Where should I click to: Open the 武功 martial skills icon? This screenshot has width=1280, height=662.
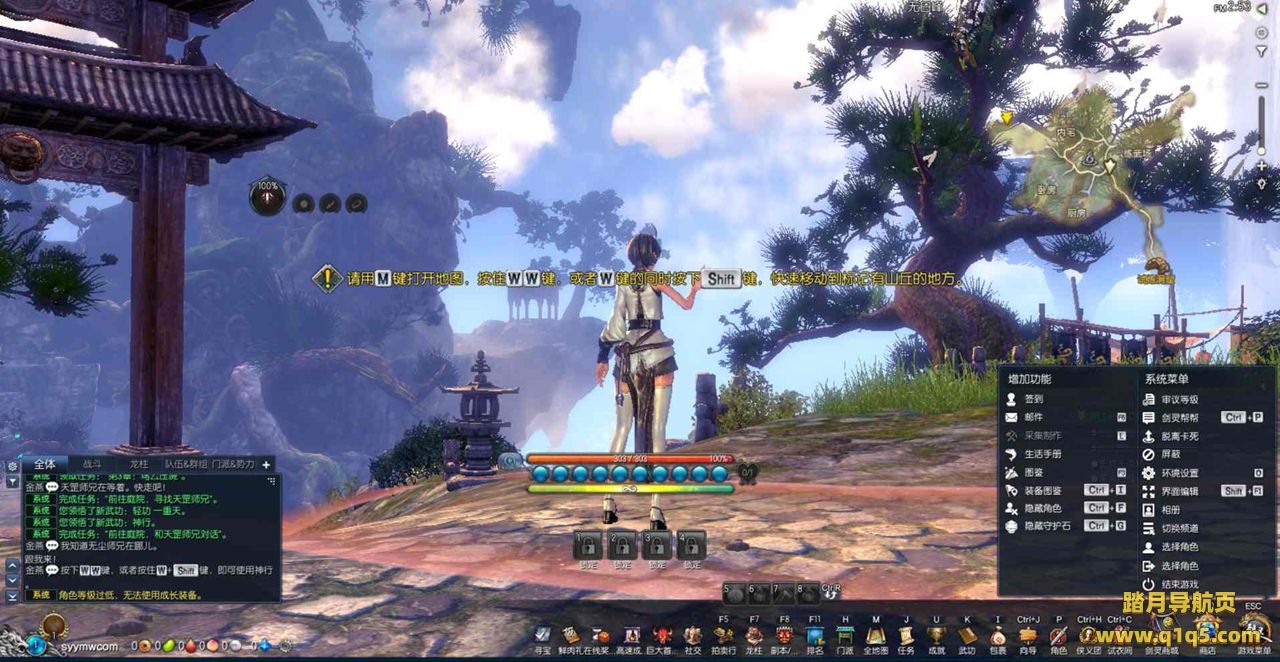[x=967, y=636]
